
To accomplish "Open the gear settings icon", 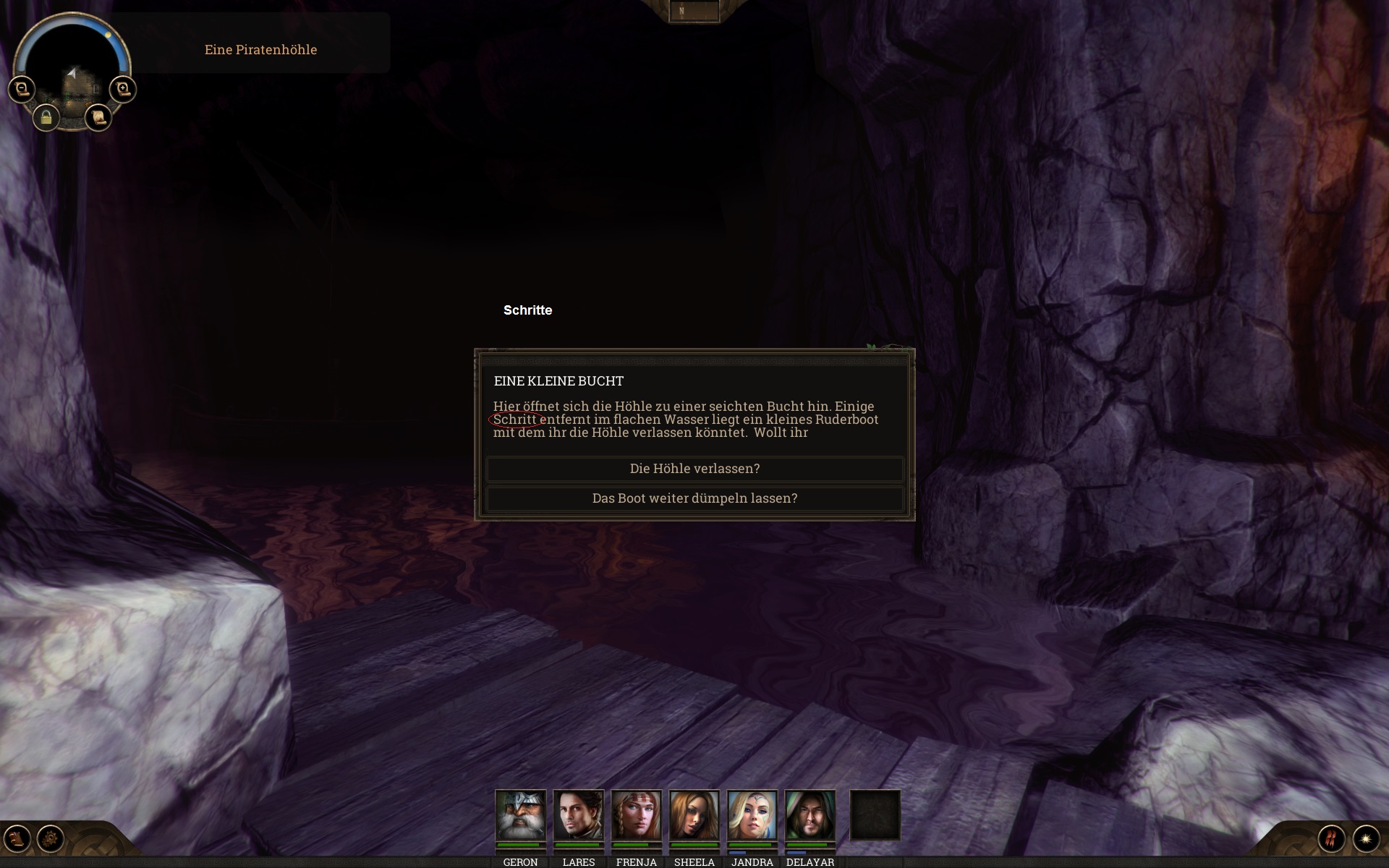I will 51,838.
